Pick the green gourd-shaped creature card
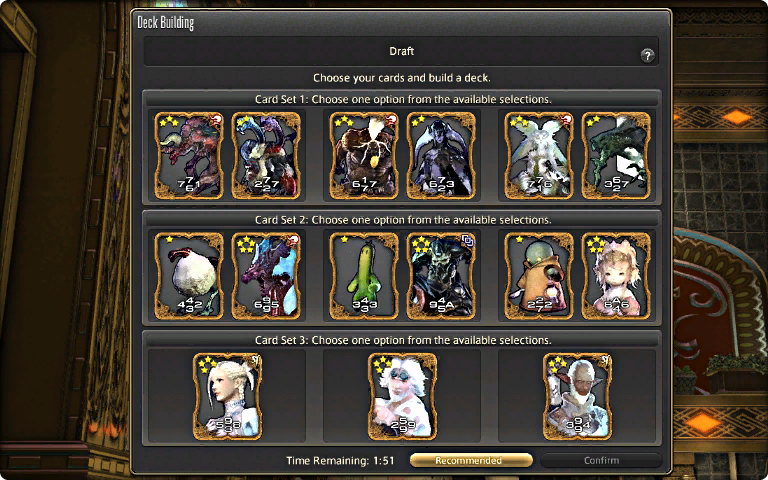Screen dimensions: 768x480 point(364,273)
